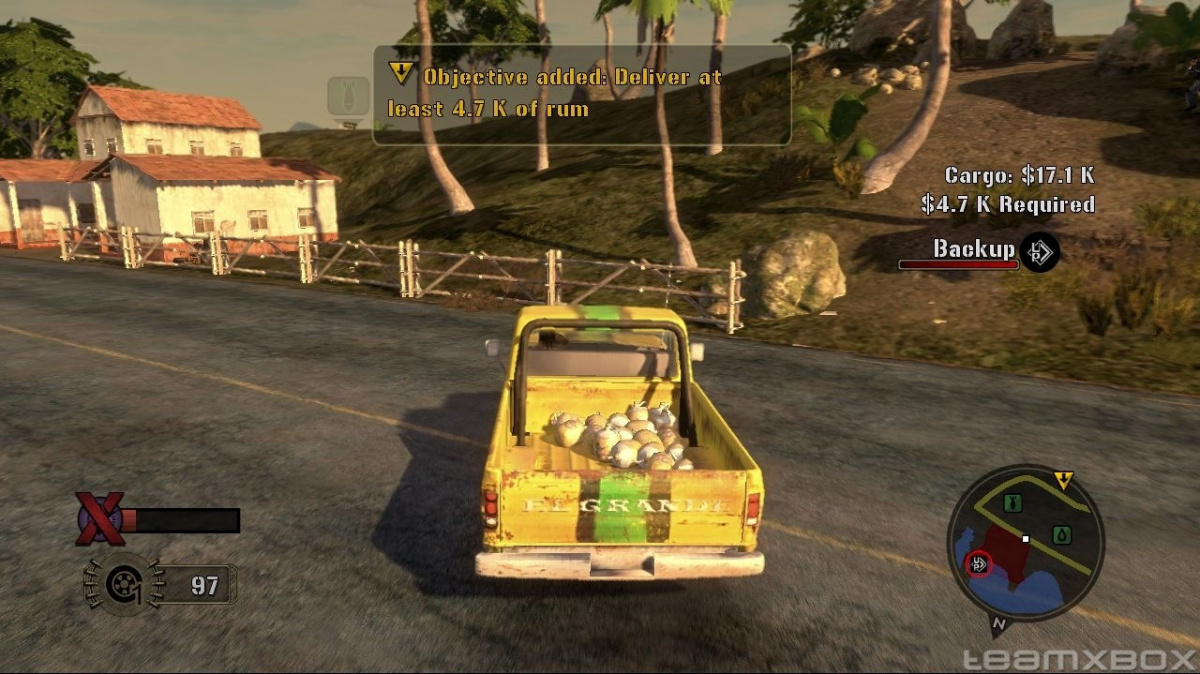This screenshot has width=1200, height=674.
Task: Click the Backup support icon
Action: click(x=1040, y=251)
